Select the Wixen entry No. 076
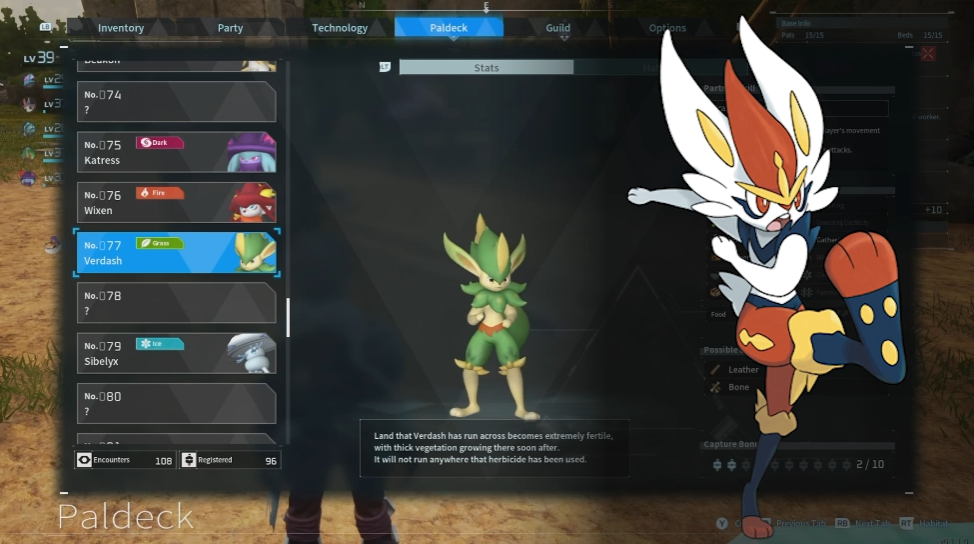 (176, 202)
